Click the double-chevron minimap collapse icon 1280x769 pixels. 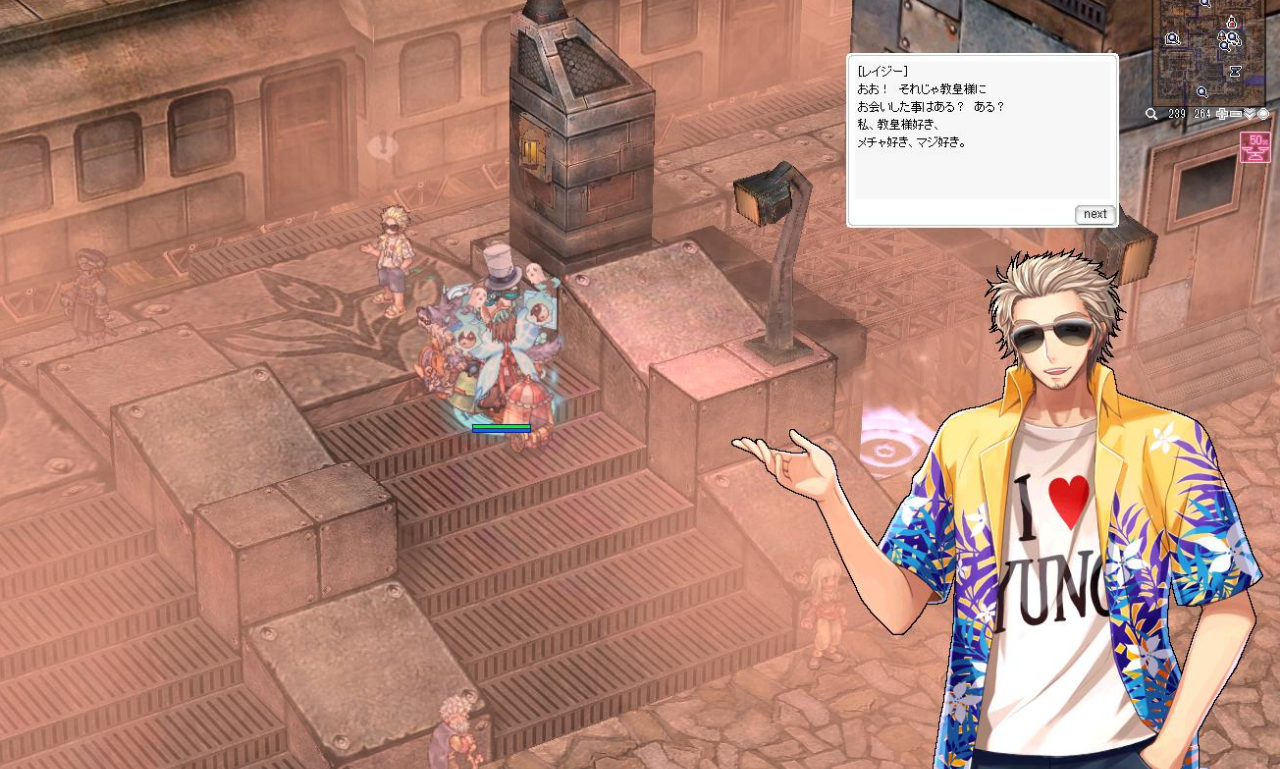click(x=1249, y=114)
